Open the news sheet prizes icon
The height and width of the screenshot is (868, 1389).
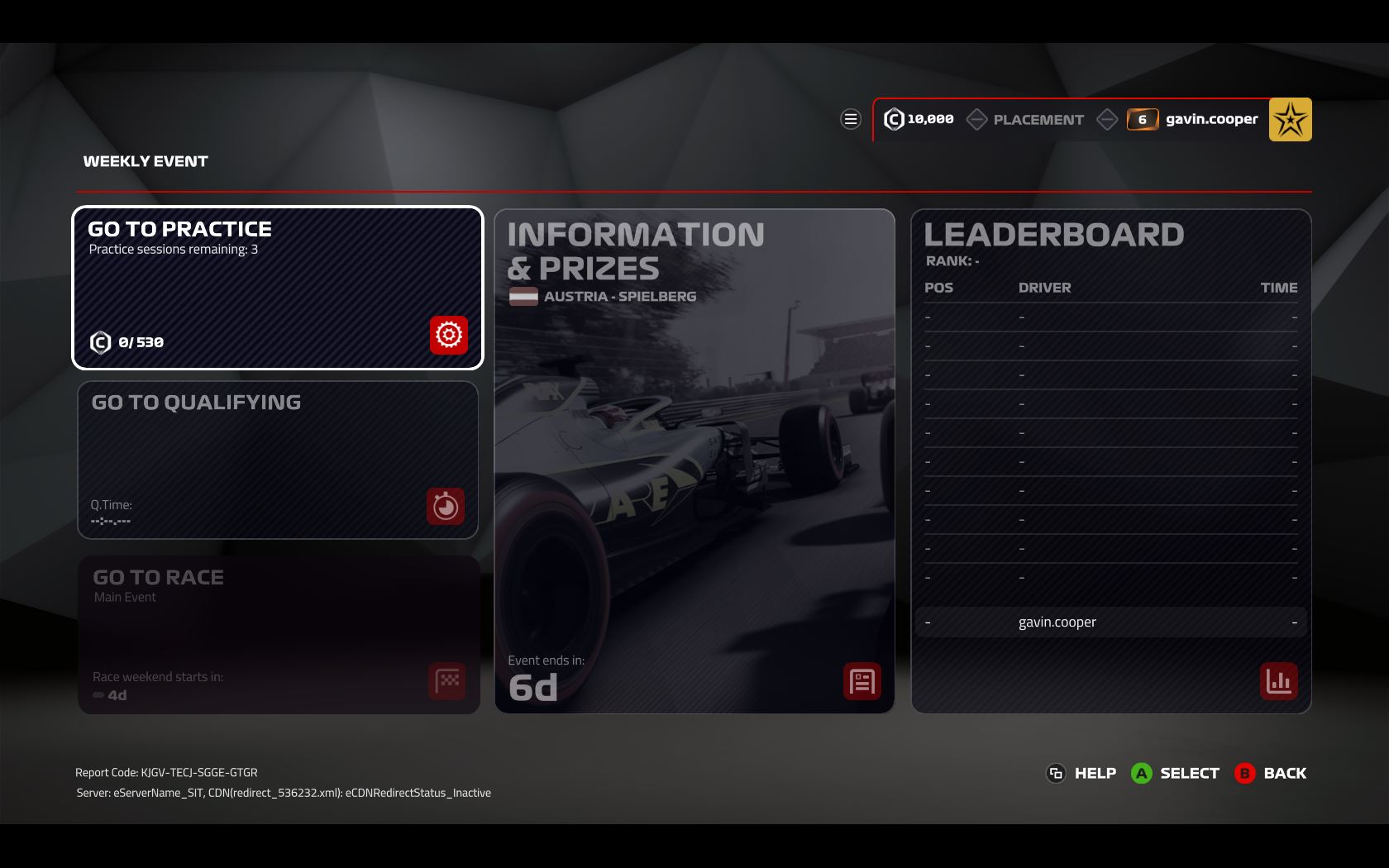[862, 681]
